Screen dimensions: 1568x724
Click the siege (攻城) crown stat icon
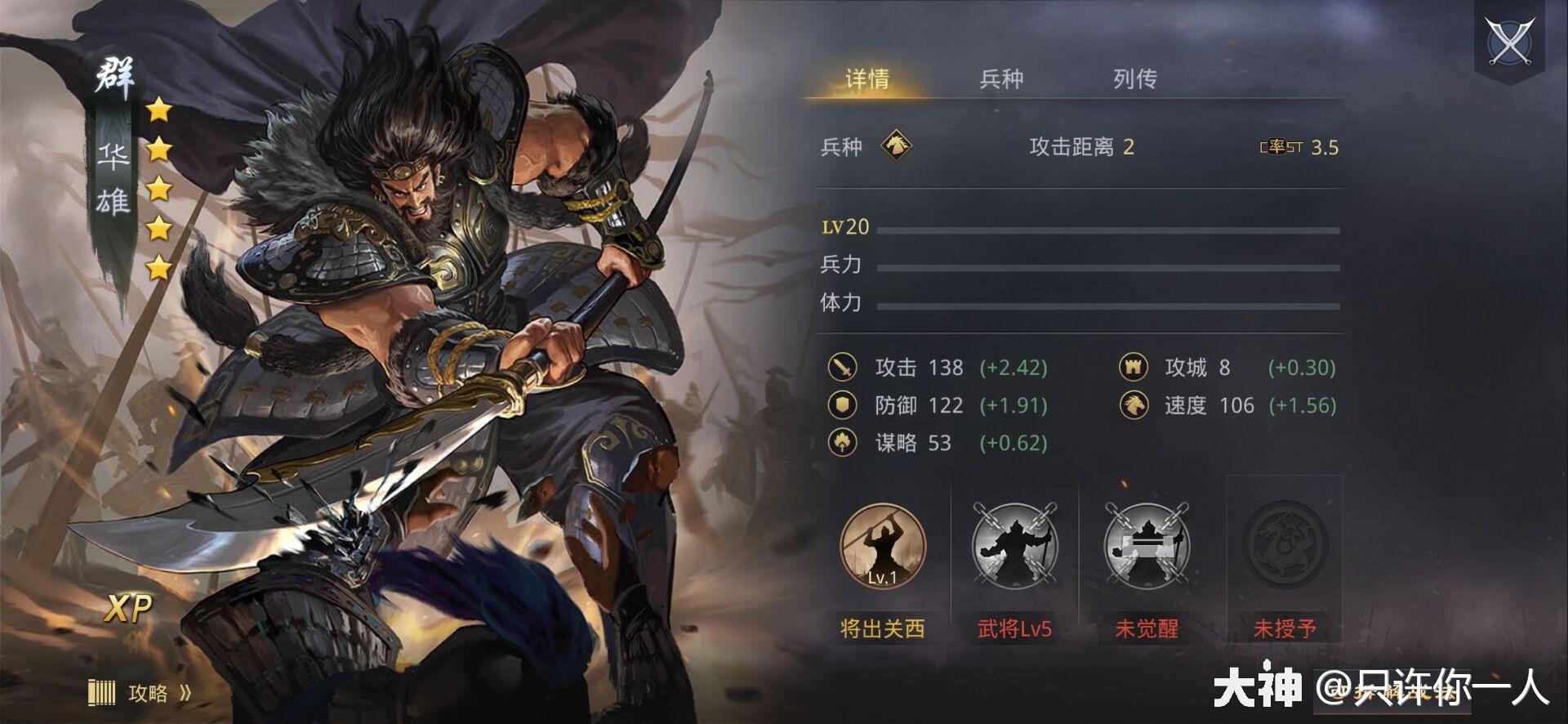[x=1134, y=368]
